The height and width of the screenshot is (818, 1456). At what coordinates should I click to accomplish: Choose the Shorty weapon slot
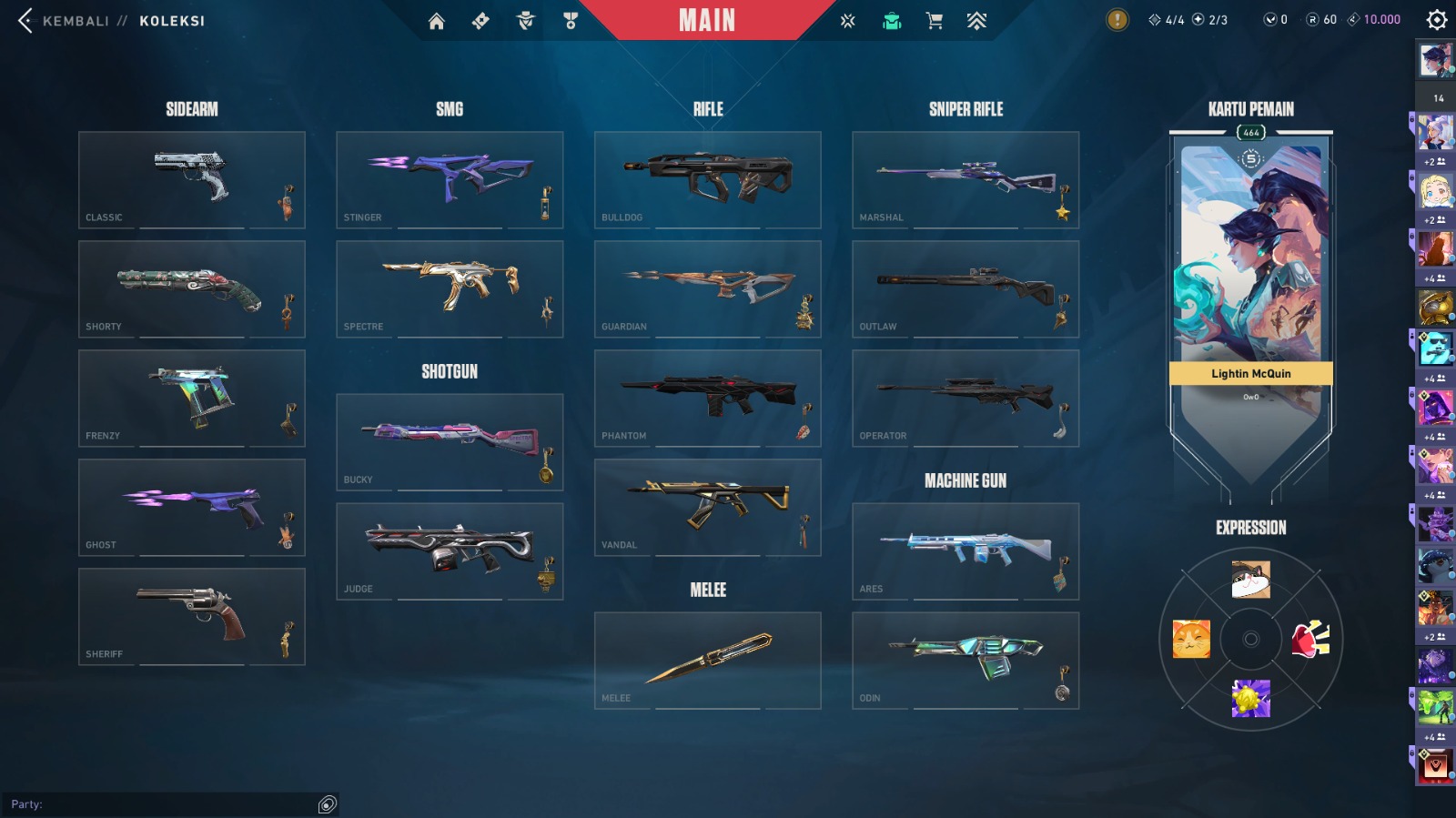pos(191,288)
